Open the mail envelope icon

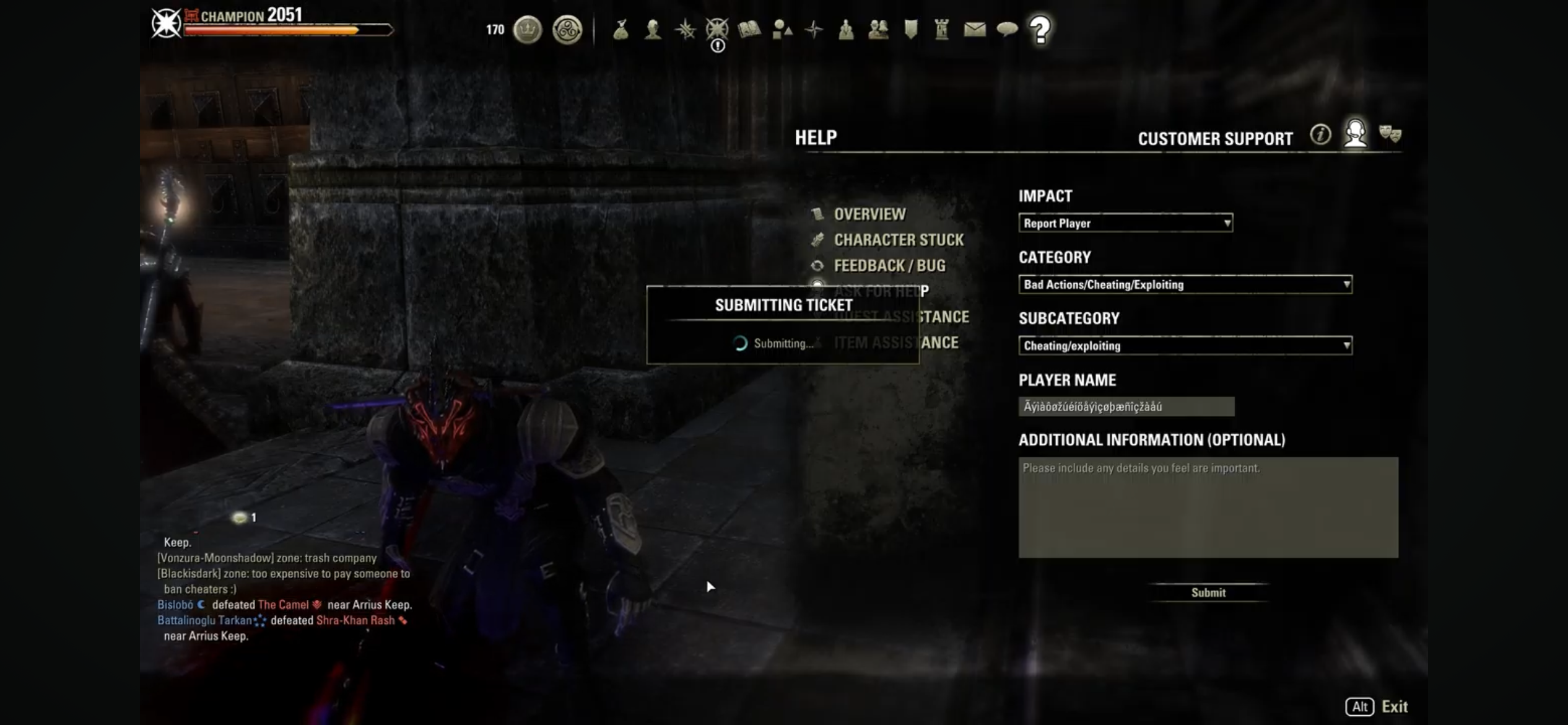coord(974,29)
